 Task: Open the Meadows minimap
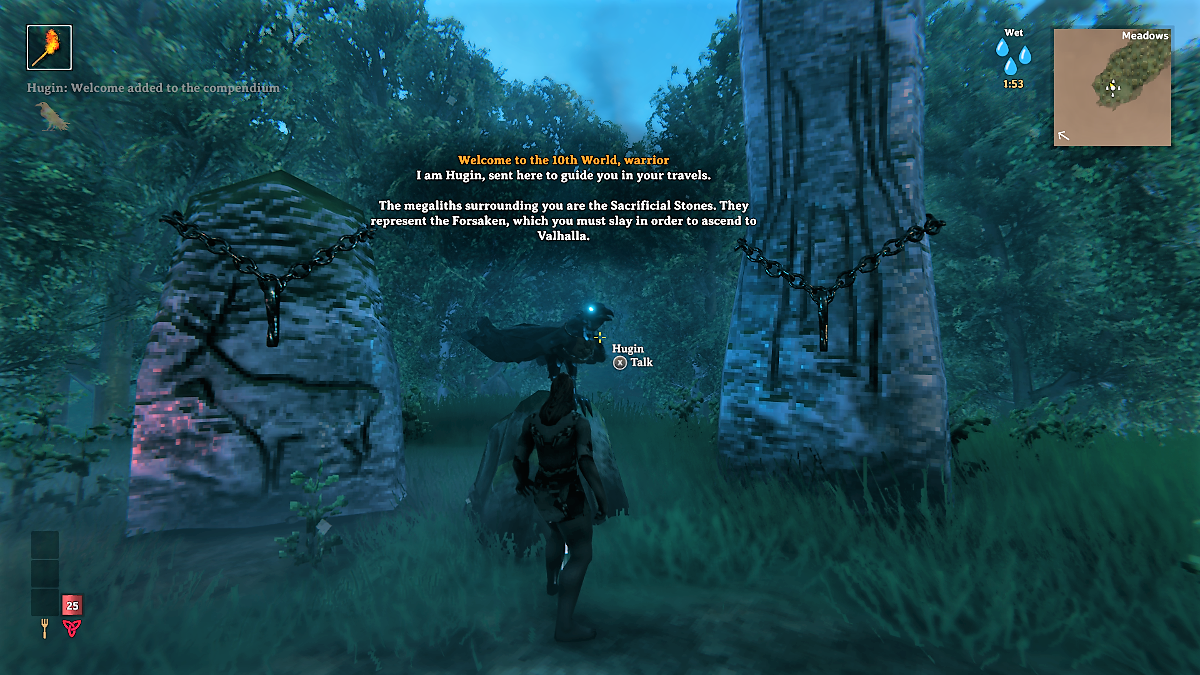[1111, 87]
